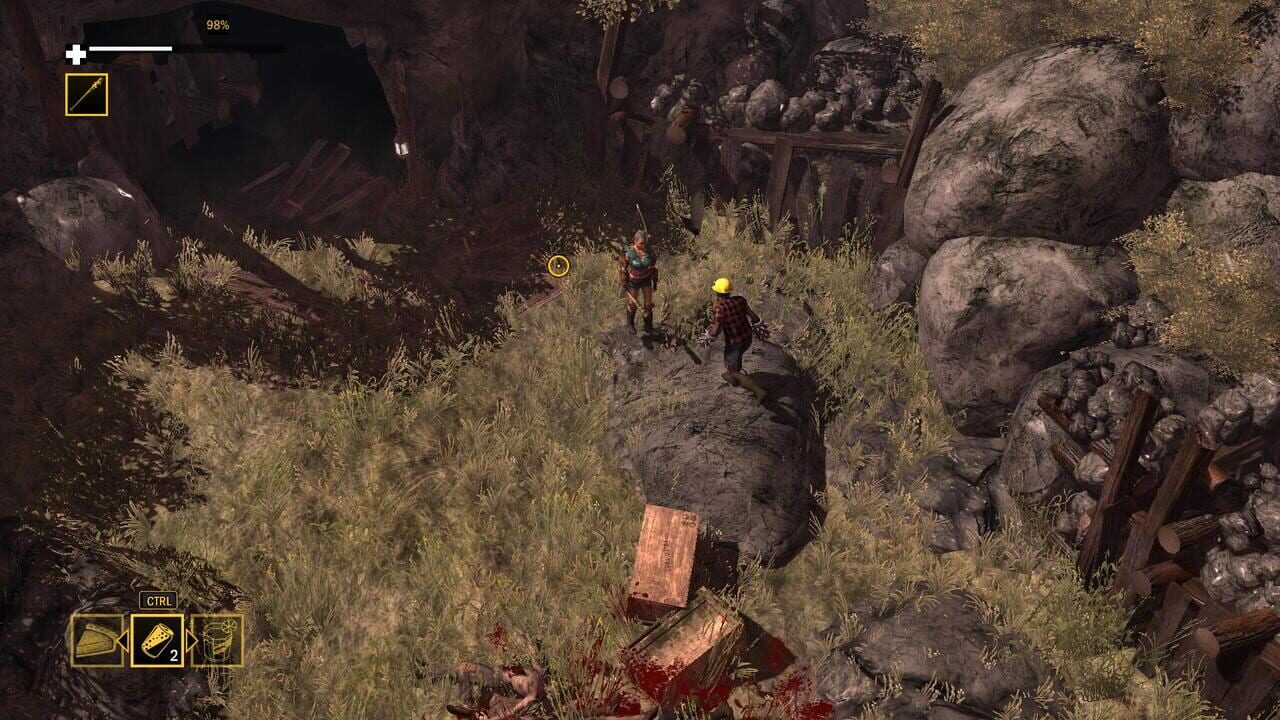
Task: Click the yellow circular objective marker
Action: (558, 267)
